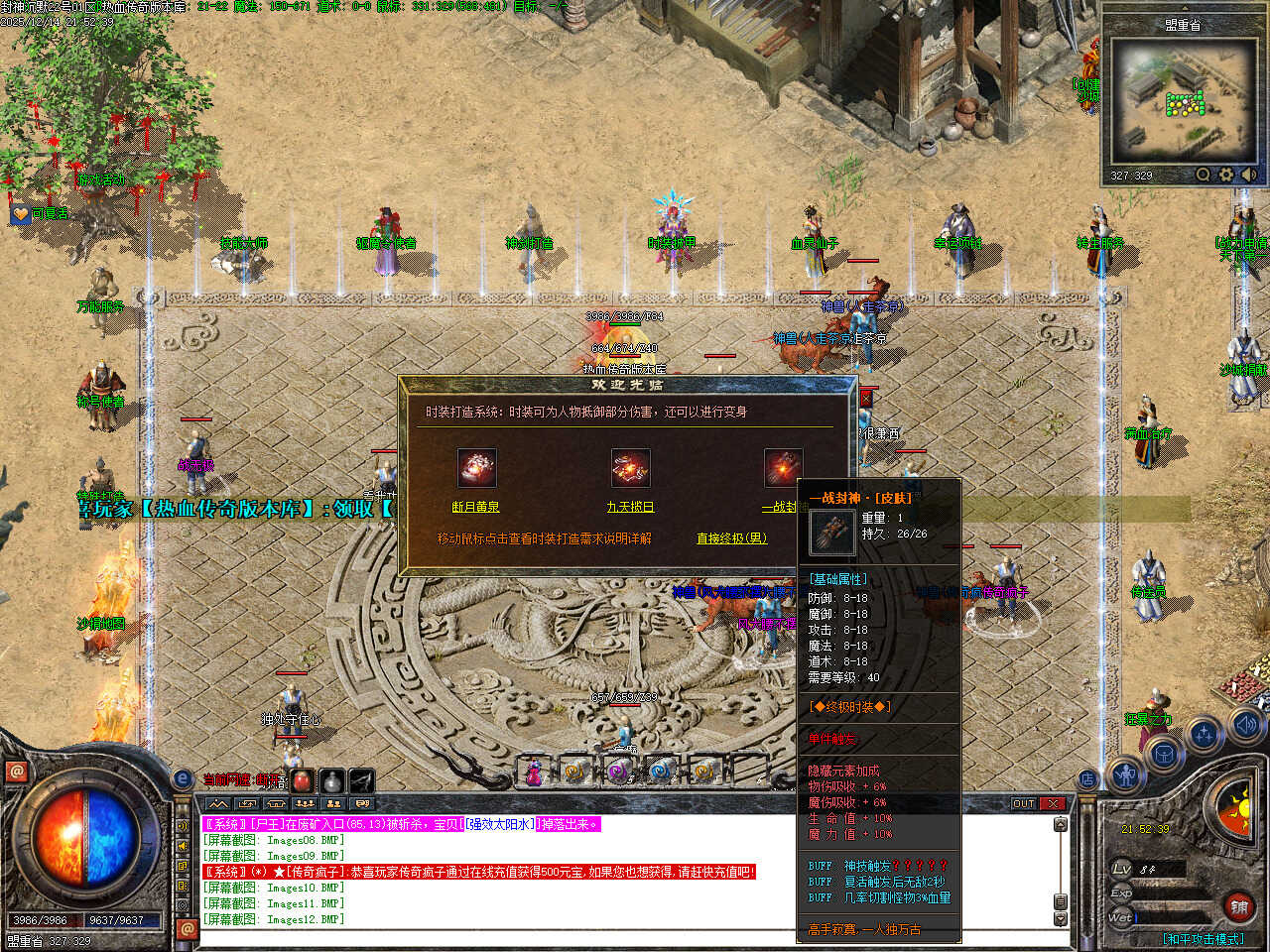This screenshot has width=1270, height=952.
Task: Select the 断月黄泉 fashion icon
Action: pos(476,468)
